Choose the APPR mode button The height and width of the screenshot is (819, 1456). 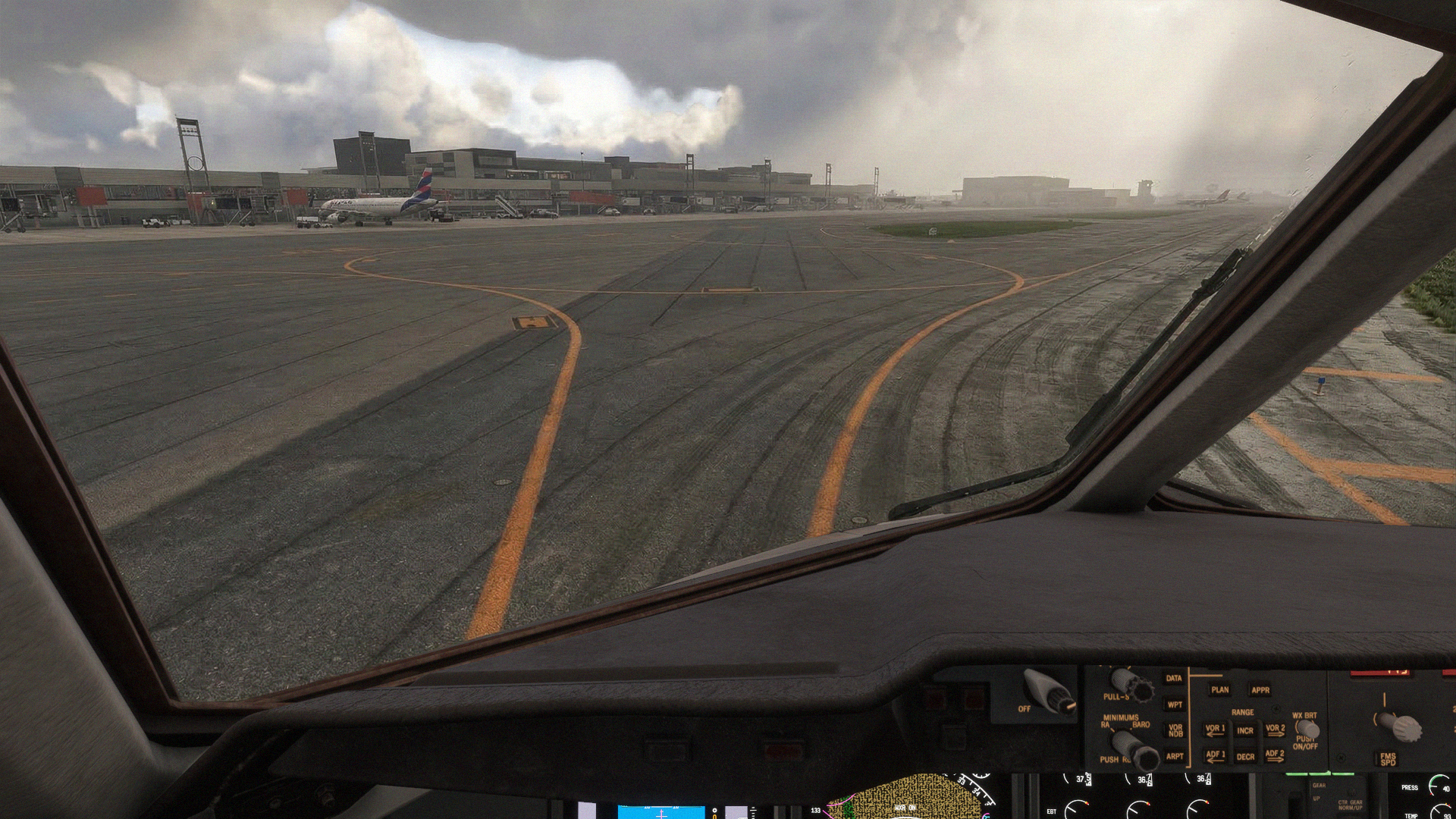point(1260,690)
